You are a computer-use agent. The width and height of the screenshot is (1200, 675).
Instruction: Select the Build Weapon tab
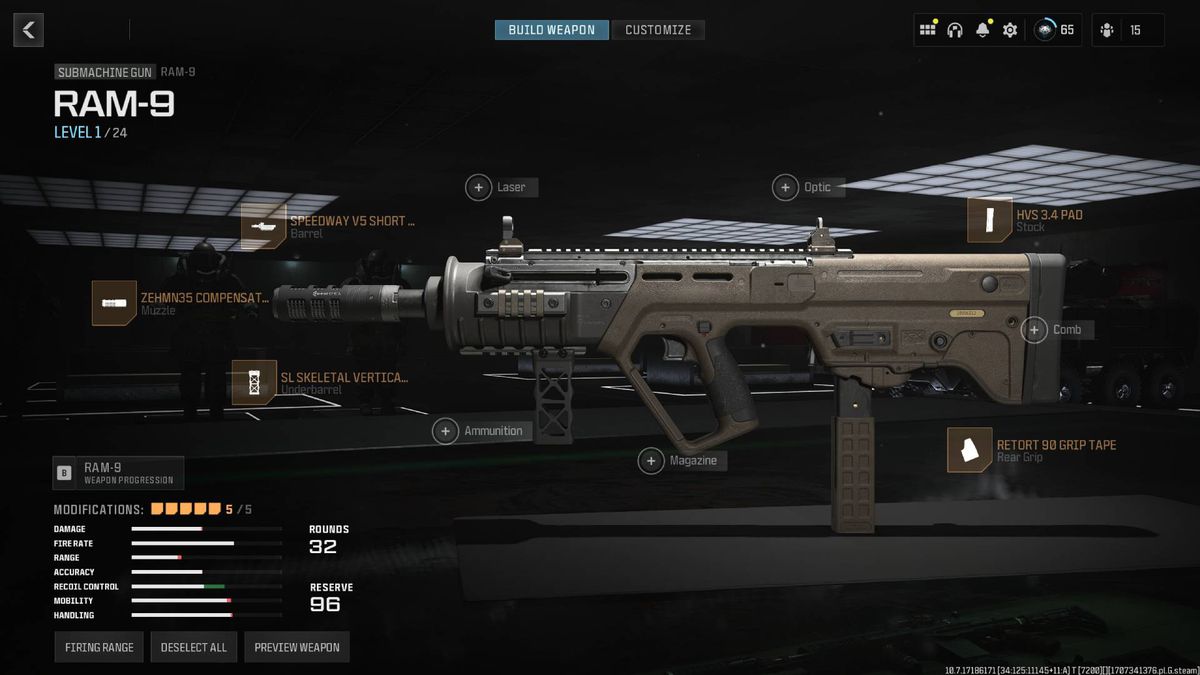[551, 30]
